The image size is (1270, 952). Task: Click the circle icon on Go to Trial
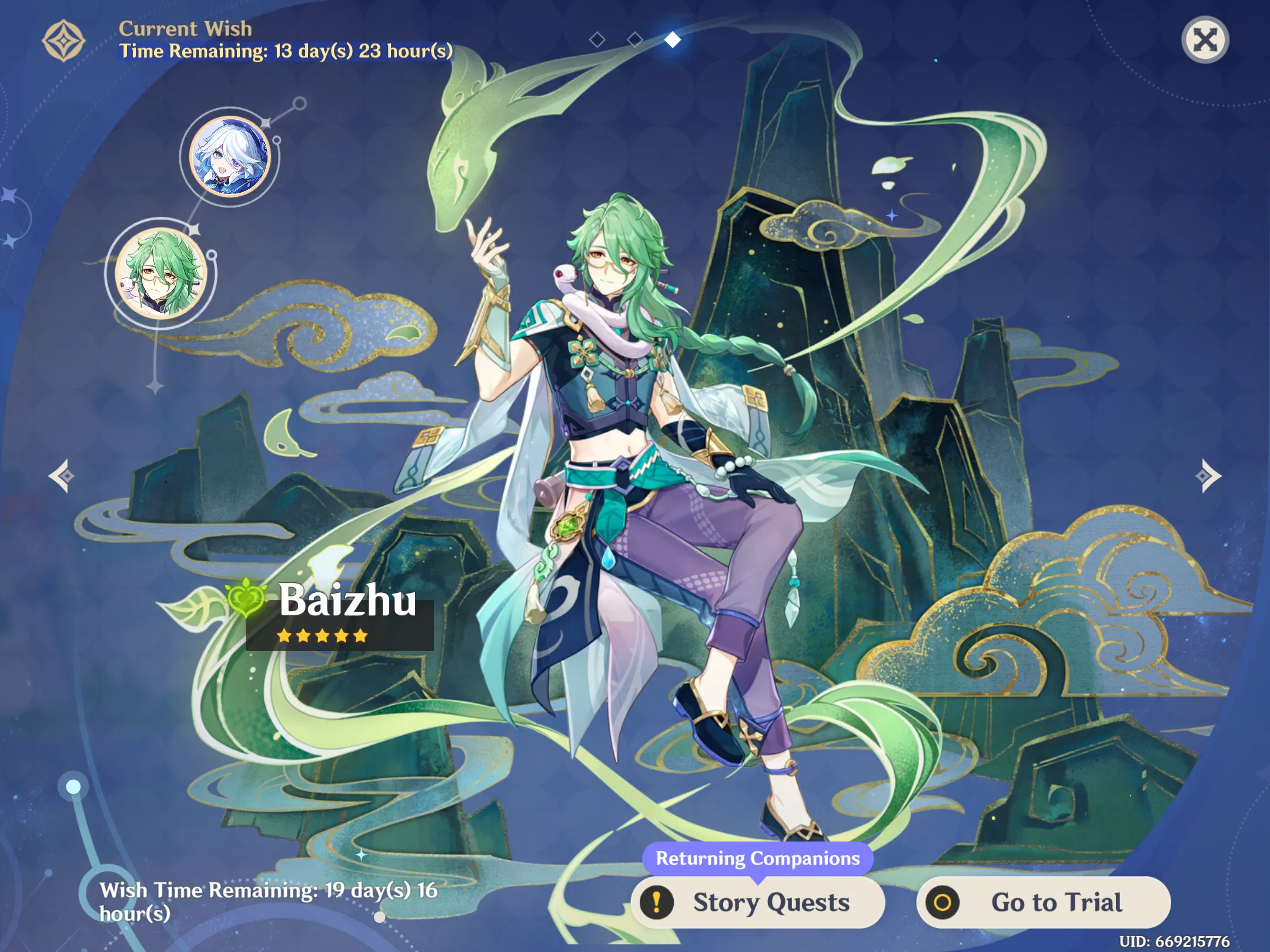click(x=944, y=903)
